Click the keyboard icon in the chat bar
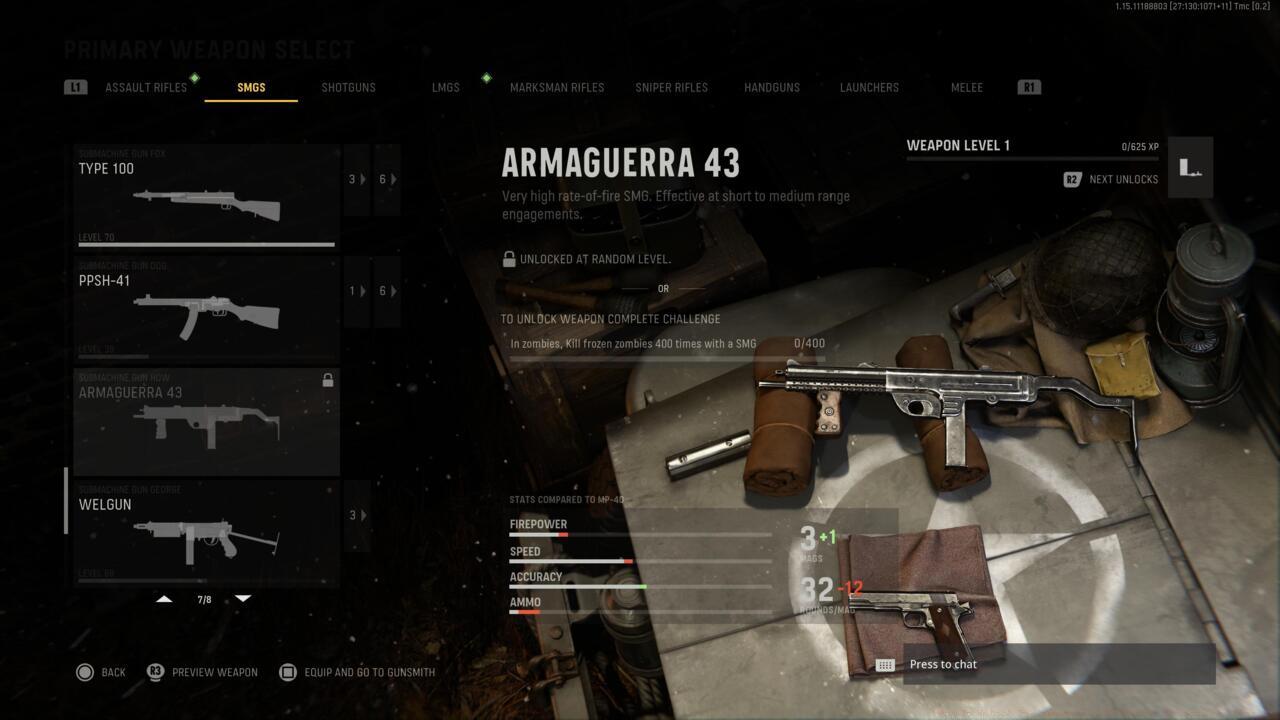Screen dimensions: 1280x720 pyautogui.click(x=885, y=664)
